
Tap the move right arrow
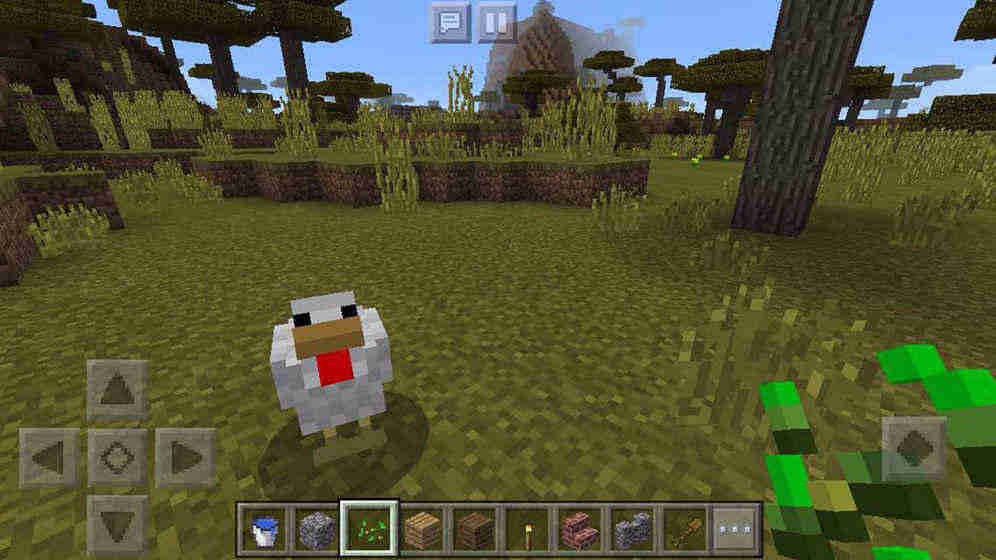(x=185, y=458)
